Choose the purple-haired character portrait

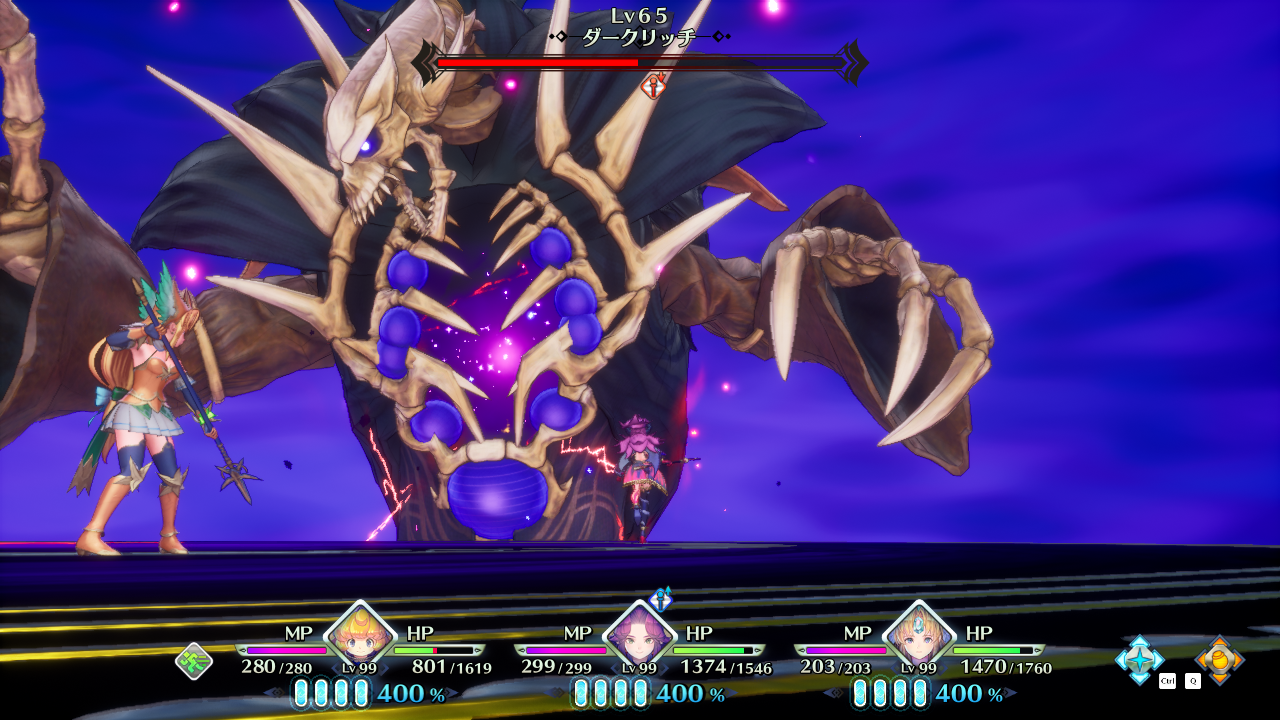(x=637, y=636)
